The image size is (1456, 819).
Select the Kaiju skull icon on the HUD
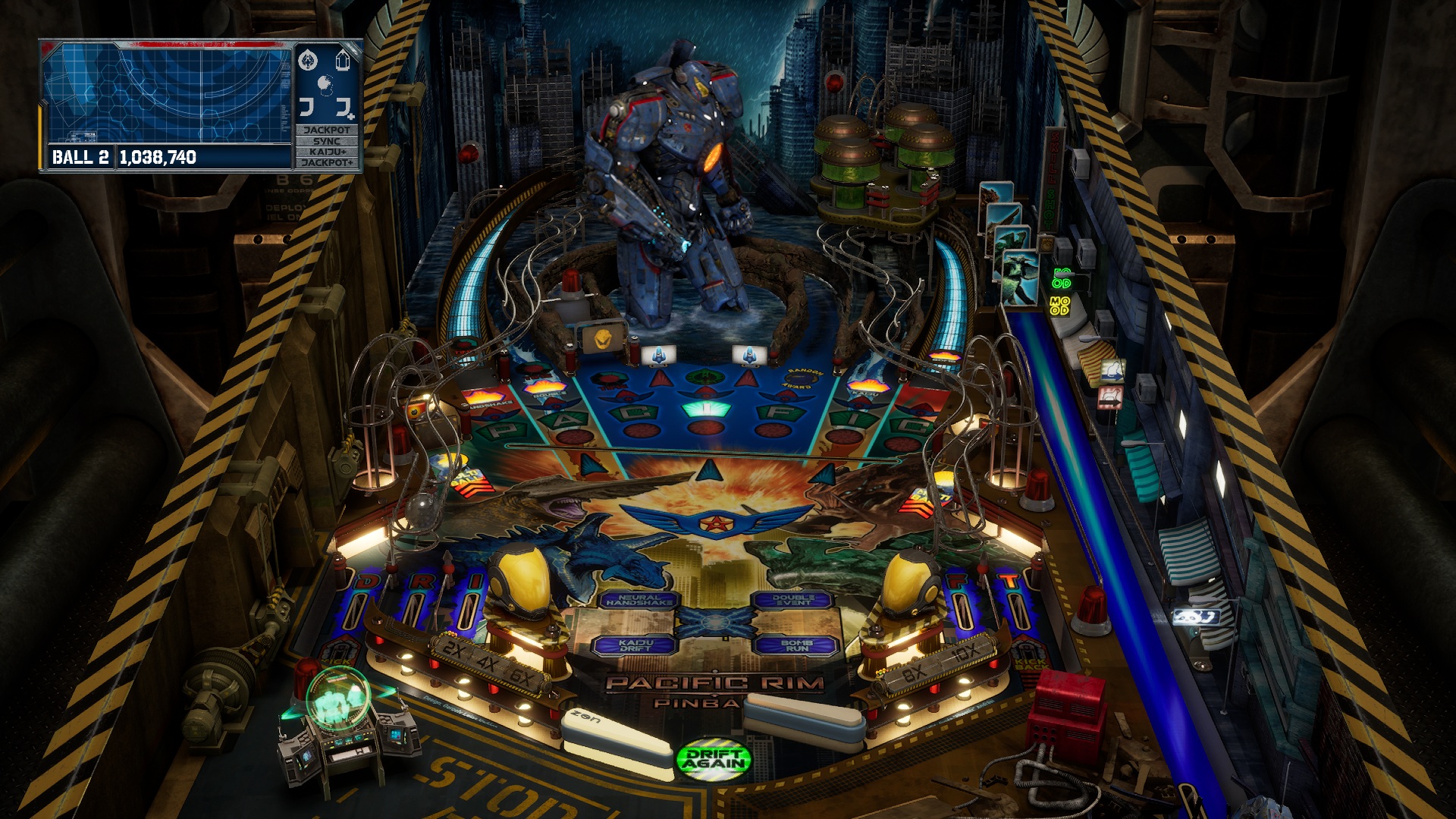tap(325, 85)
